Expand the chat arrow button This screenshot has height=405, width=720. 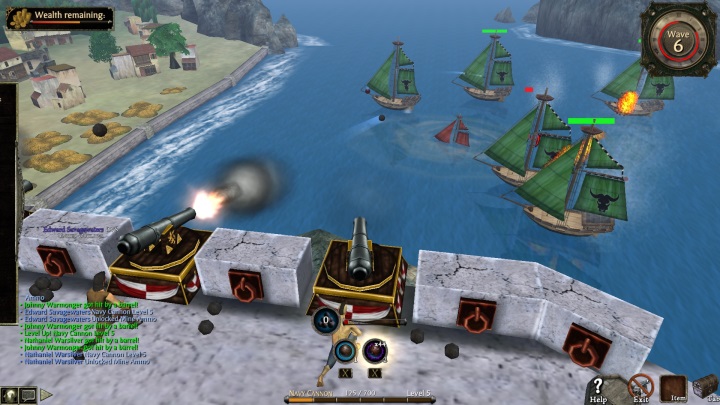[x=46, y=395]
